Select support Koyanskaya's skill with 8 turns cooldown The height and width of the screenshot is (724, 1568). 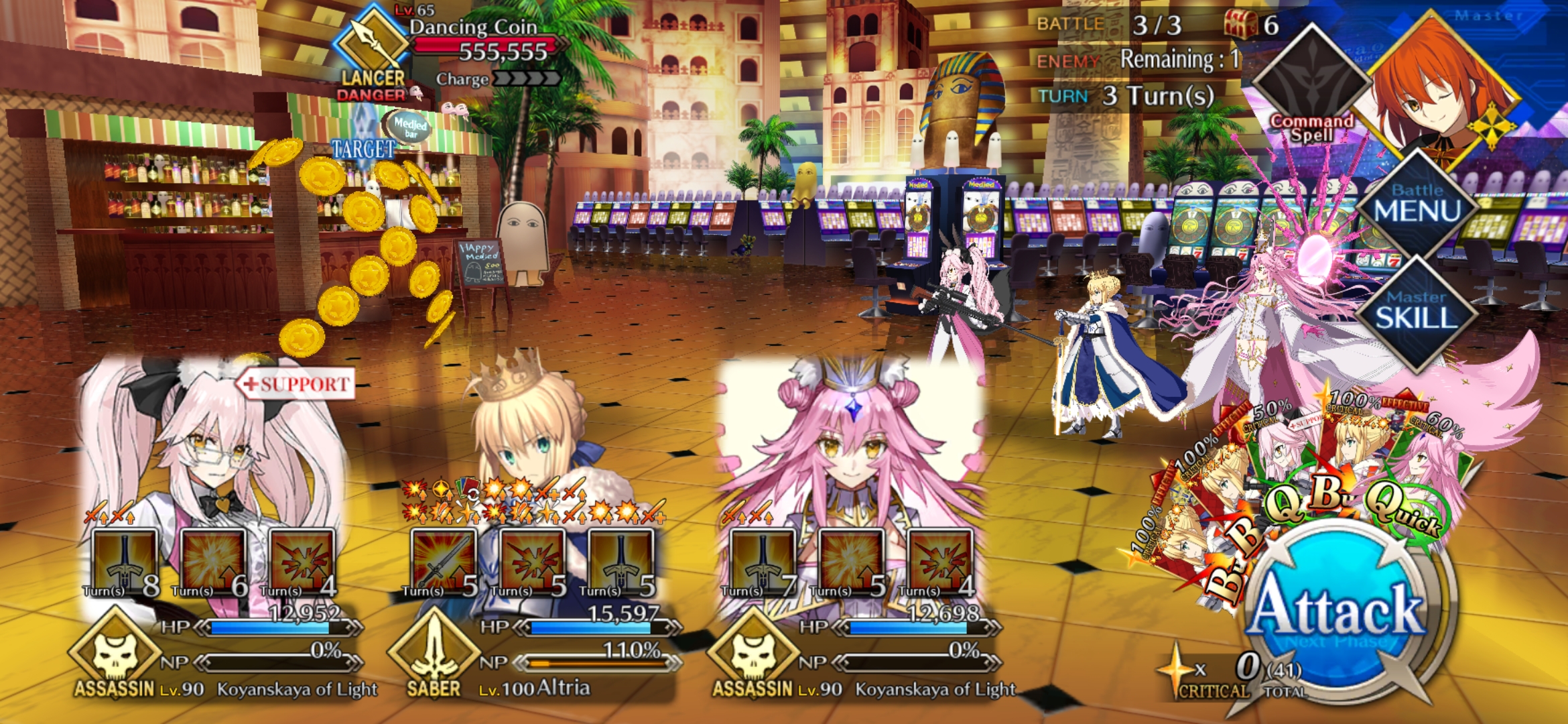pyautogui.click(x=125, y=563)
